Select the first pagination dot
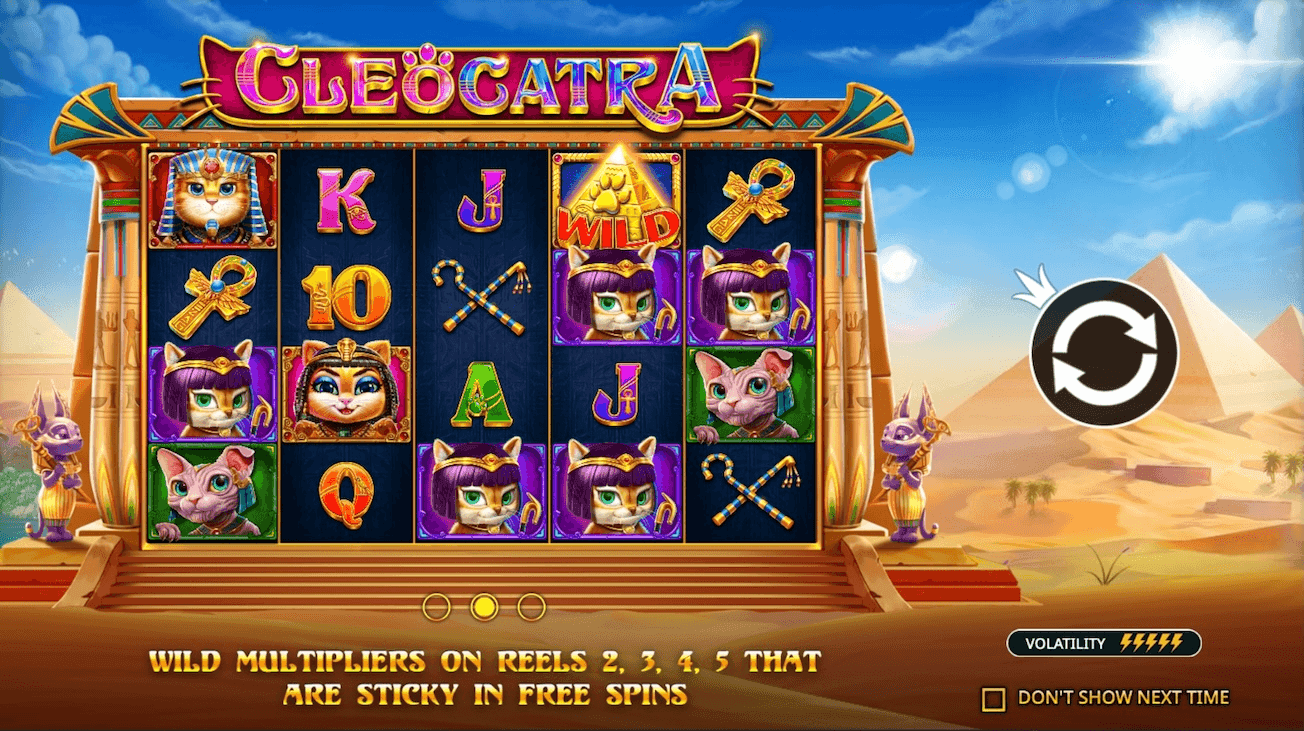 point(437,604)
